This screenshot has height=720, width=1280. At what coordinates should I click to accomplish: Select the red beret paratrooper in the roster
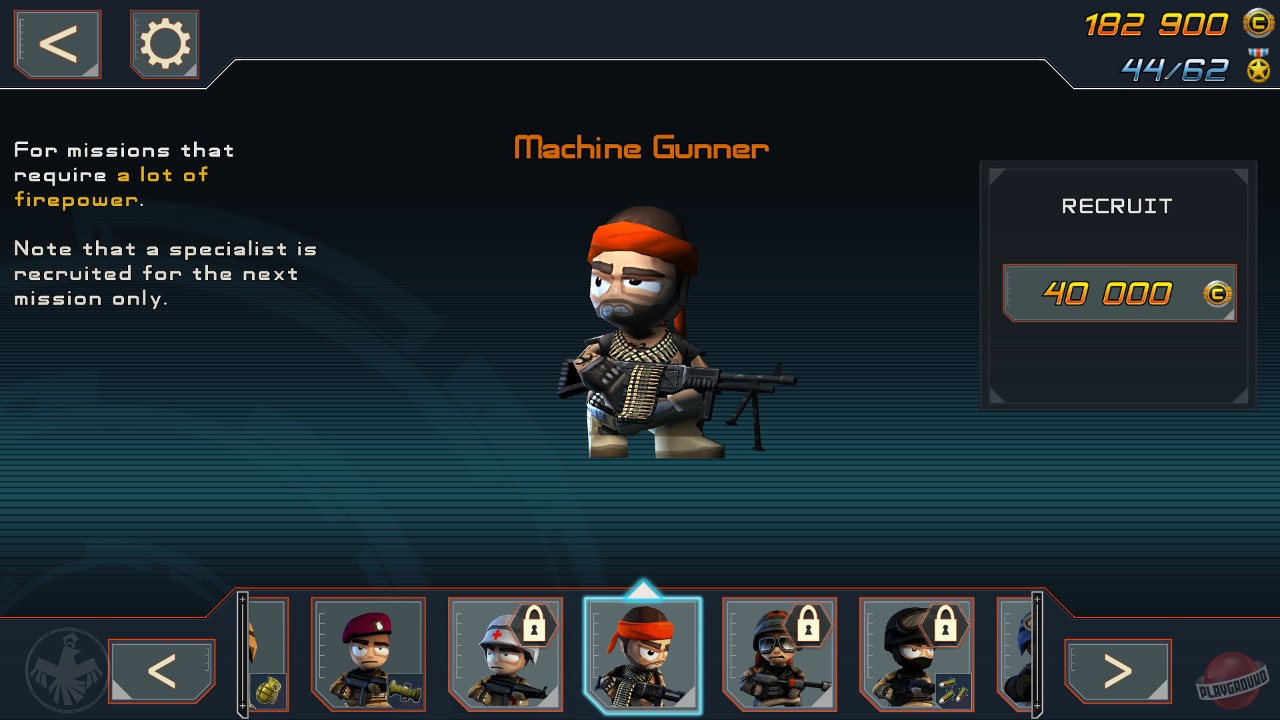(x=369, y=654)
